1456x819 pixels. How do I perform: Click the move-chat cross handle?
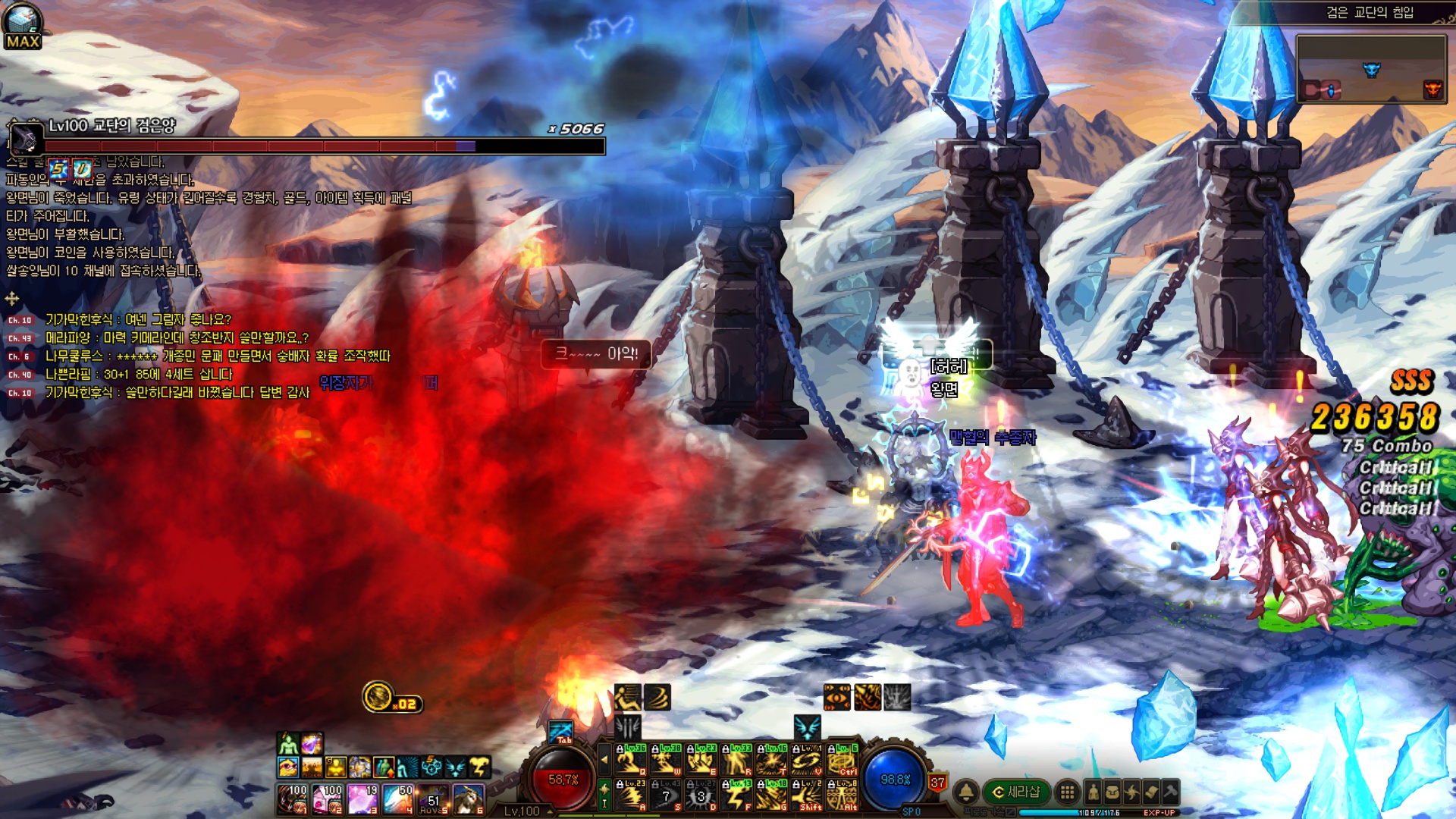click(x=12, y=299)
